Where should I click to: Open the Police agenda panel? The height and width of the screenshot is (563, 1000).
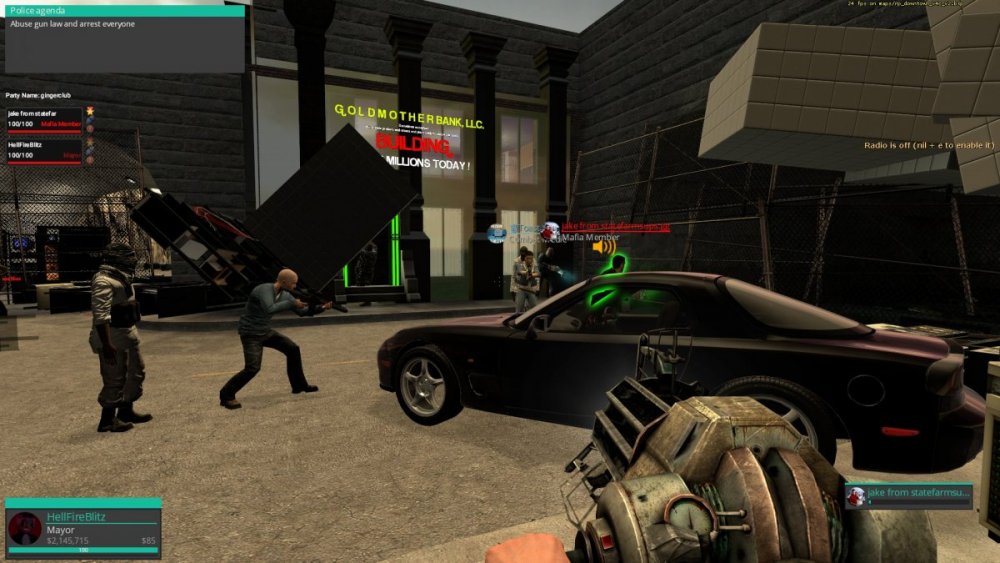tap(124, 39)
